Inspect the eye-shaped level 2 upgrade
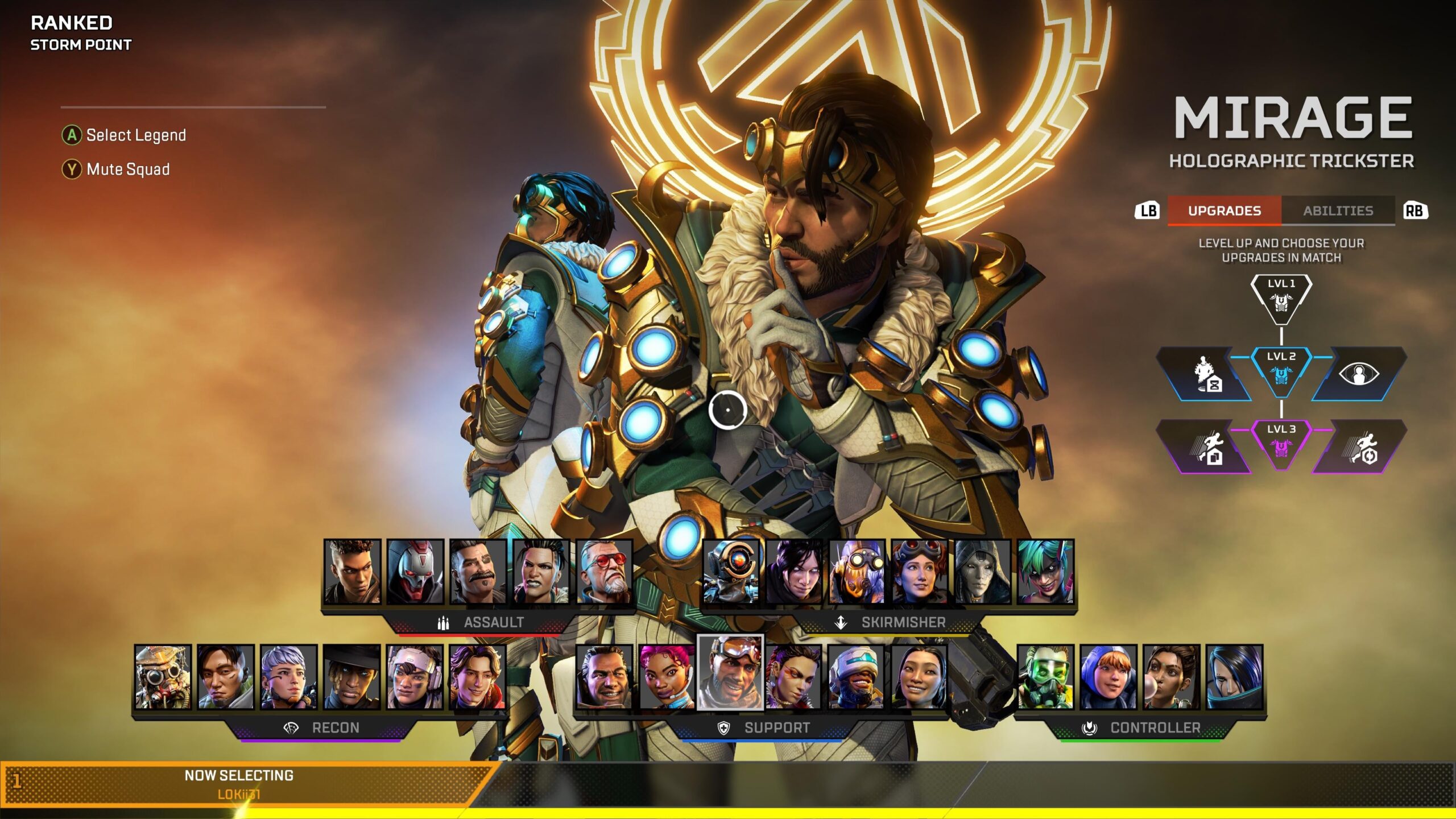The image size is (1456, 819). pyautogui.click(x=1358, y=374)
